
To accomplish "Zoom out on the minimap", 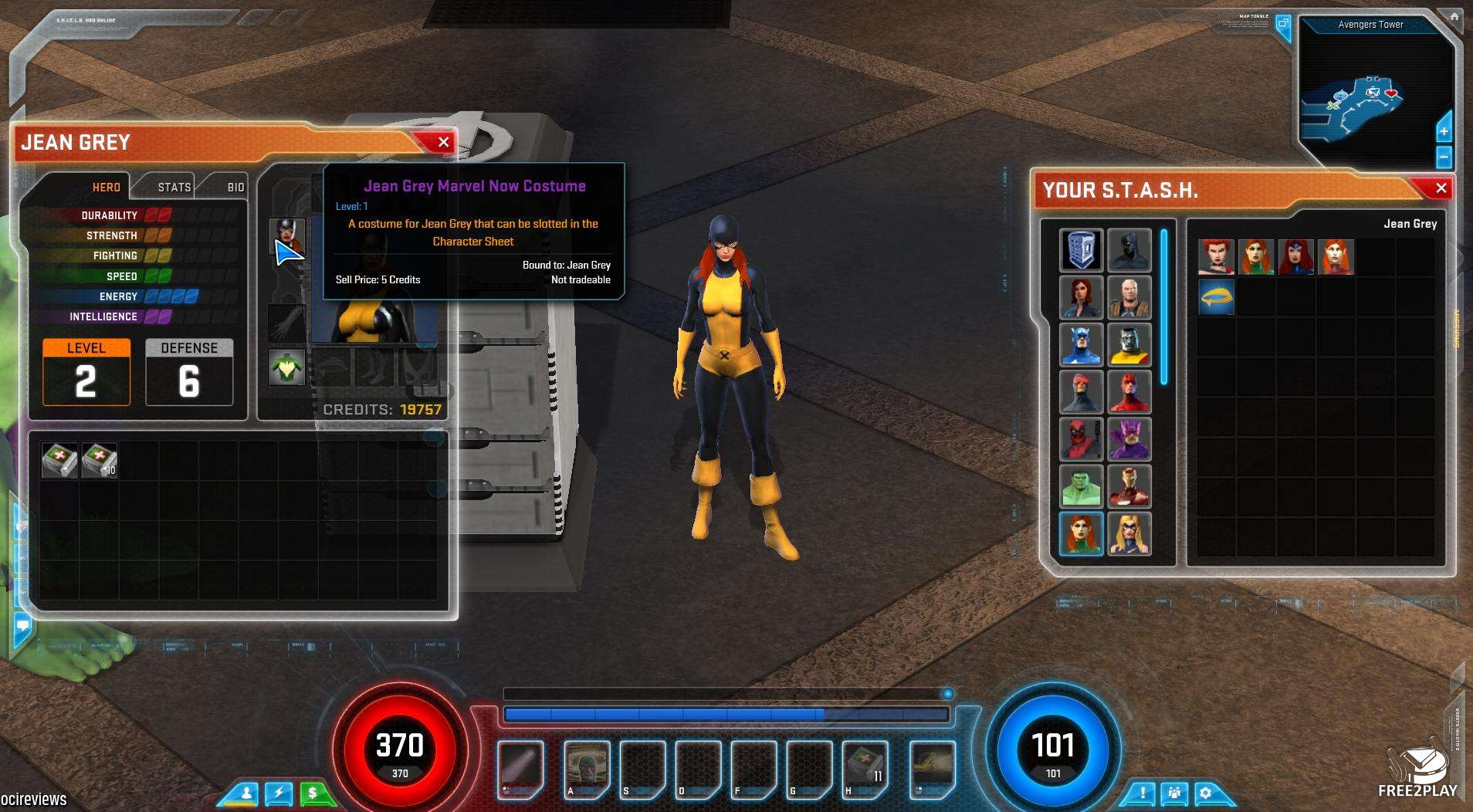I will [1444, 157].
